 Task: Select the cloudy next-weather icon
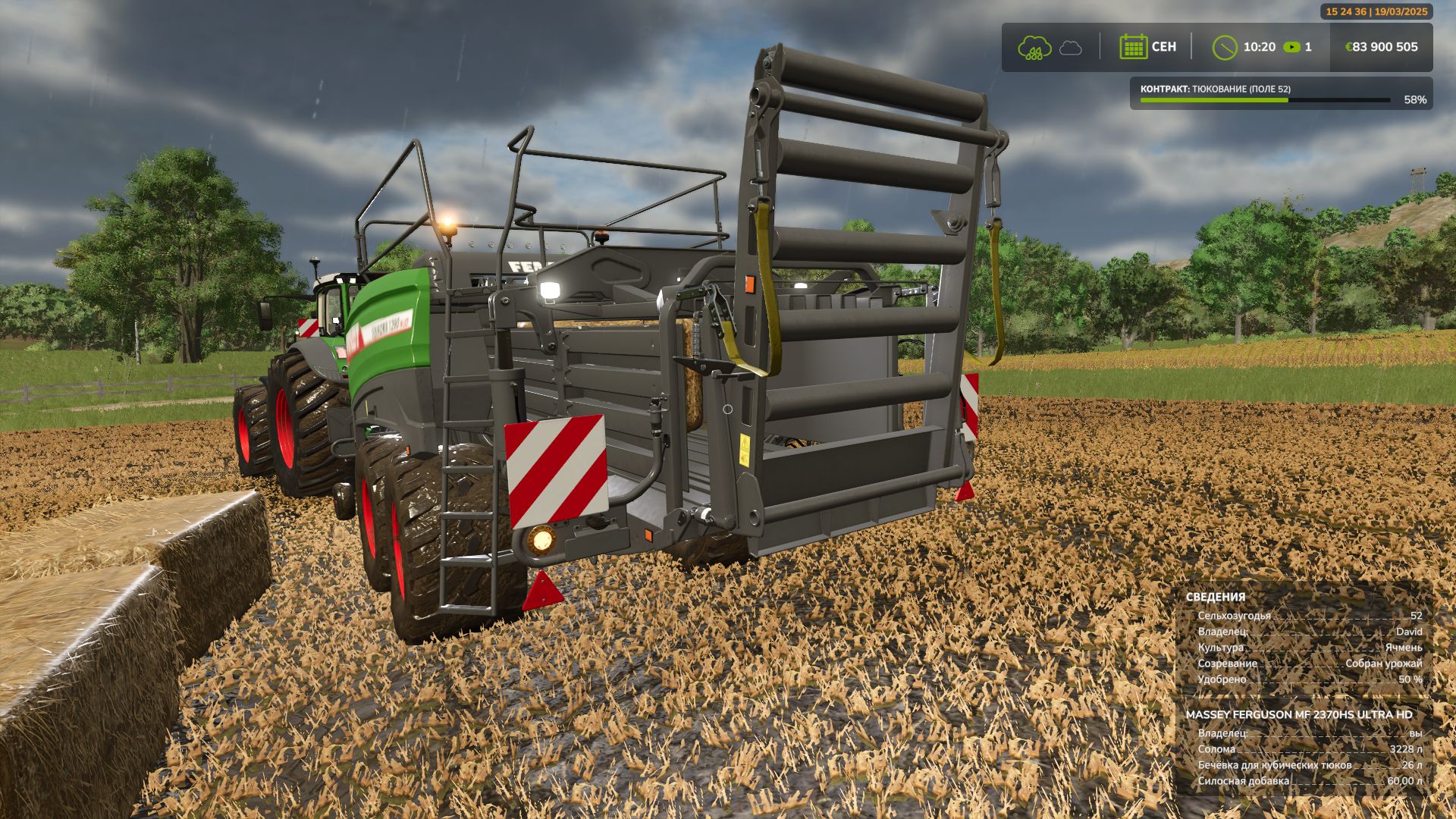pyautogui.click(x=1070, y=48)
